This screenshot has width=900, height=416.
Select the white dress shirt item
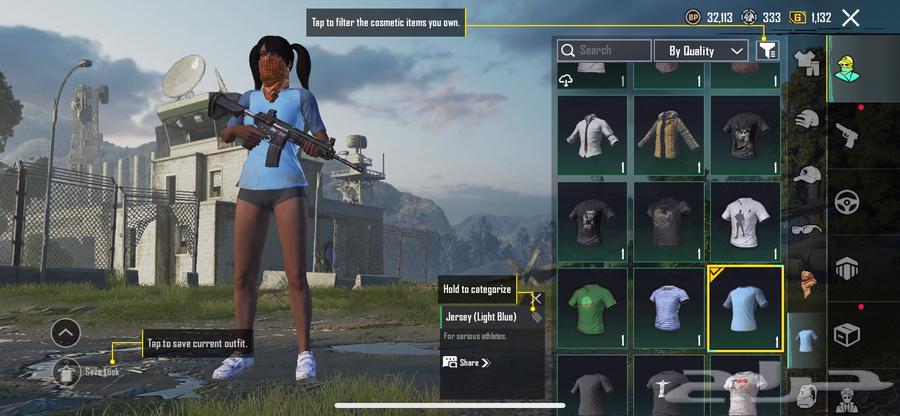pos(592,135)
